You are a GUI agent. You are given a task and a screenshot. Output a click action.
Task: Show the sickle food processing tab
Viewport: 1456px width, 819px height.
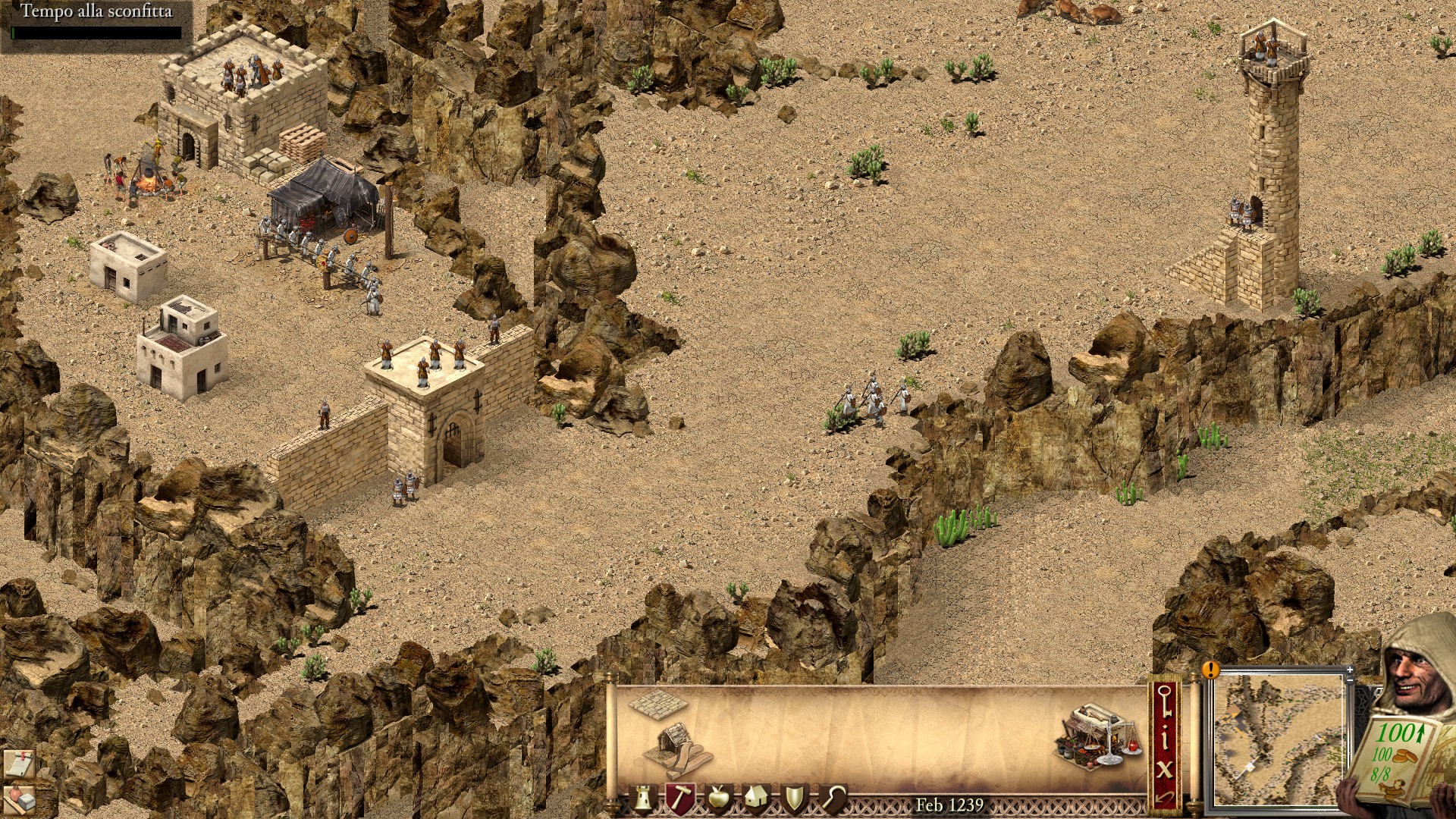point(833,799)
